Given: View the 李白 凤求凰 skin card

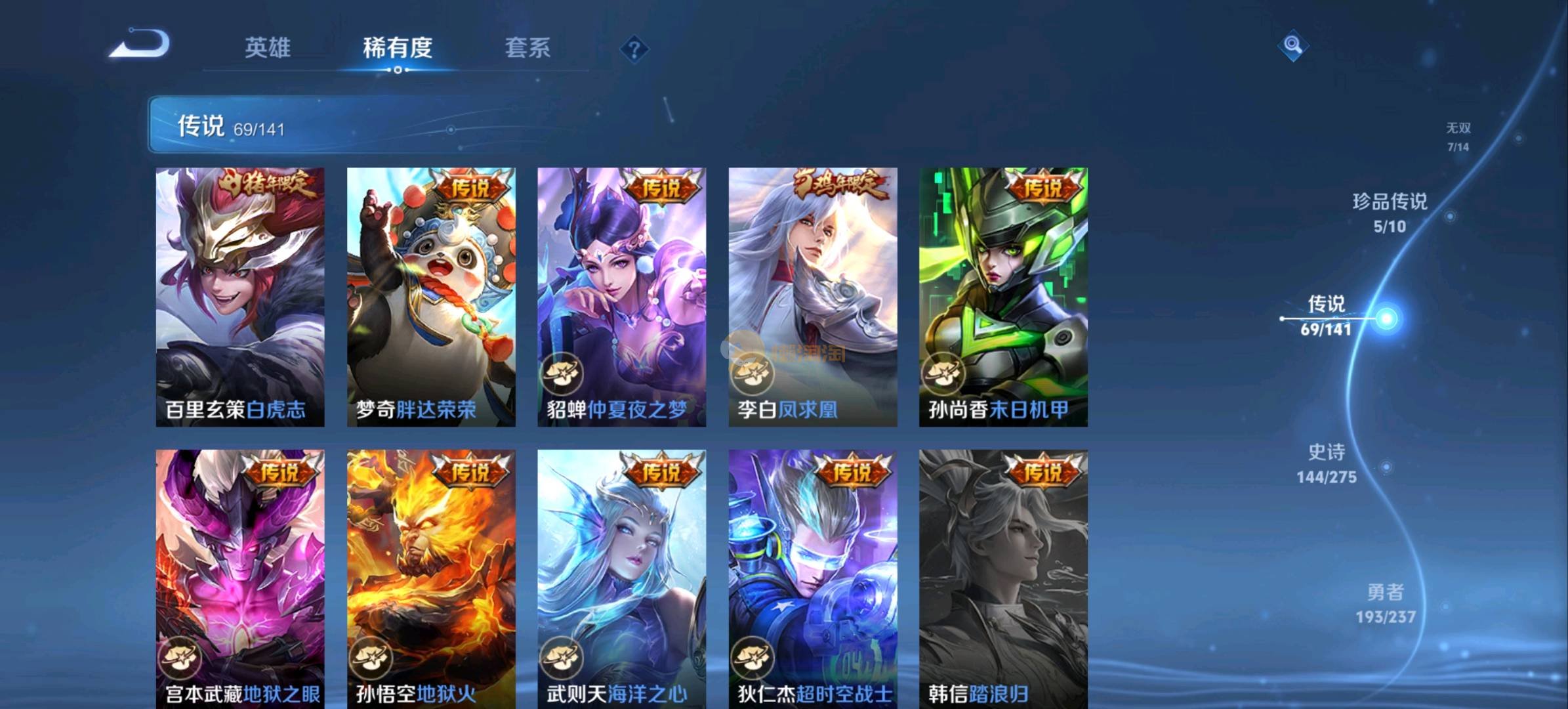Looking at the screenshot, I should coord(813,297).
